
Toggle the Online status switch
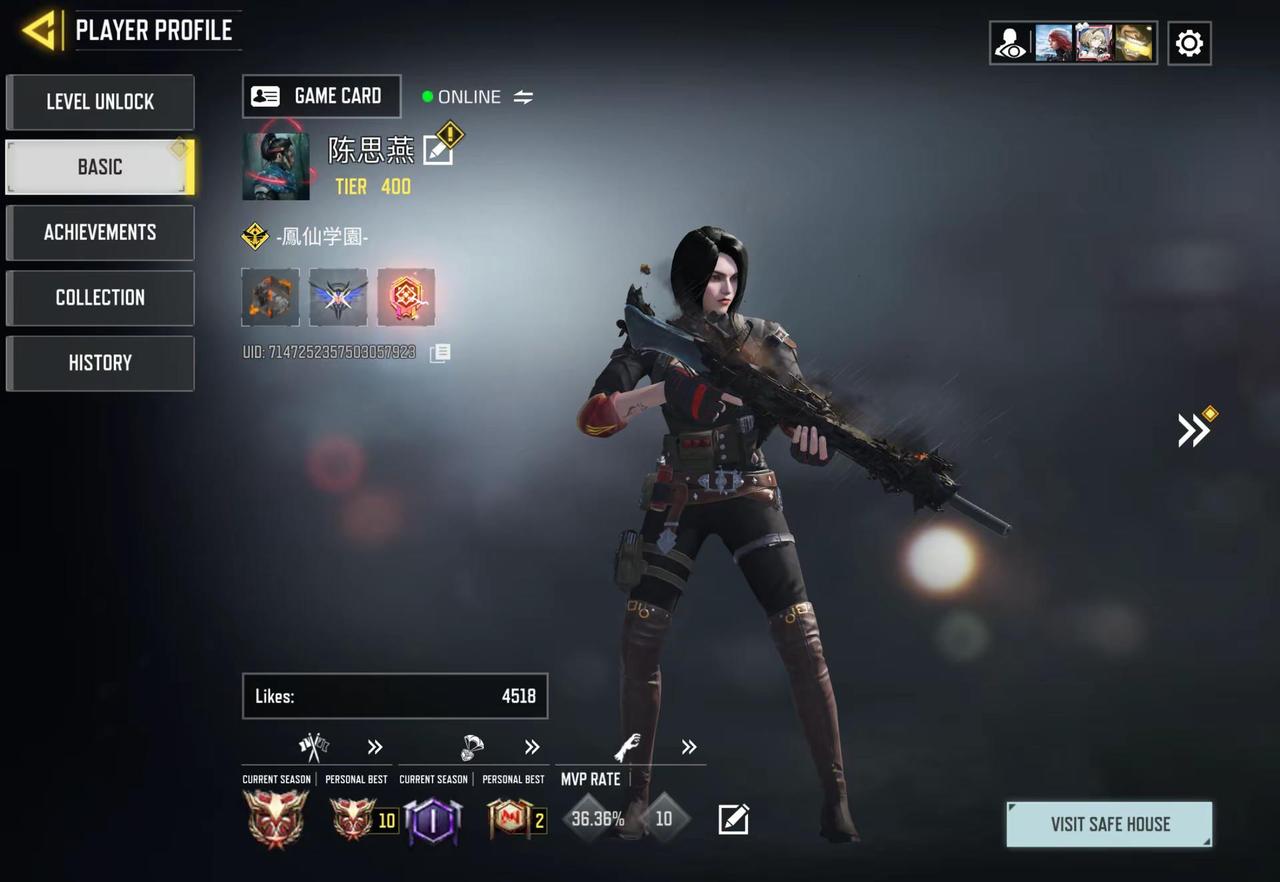(523, 97)
